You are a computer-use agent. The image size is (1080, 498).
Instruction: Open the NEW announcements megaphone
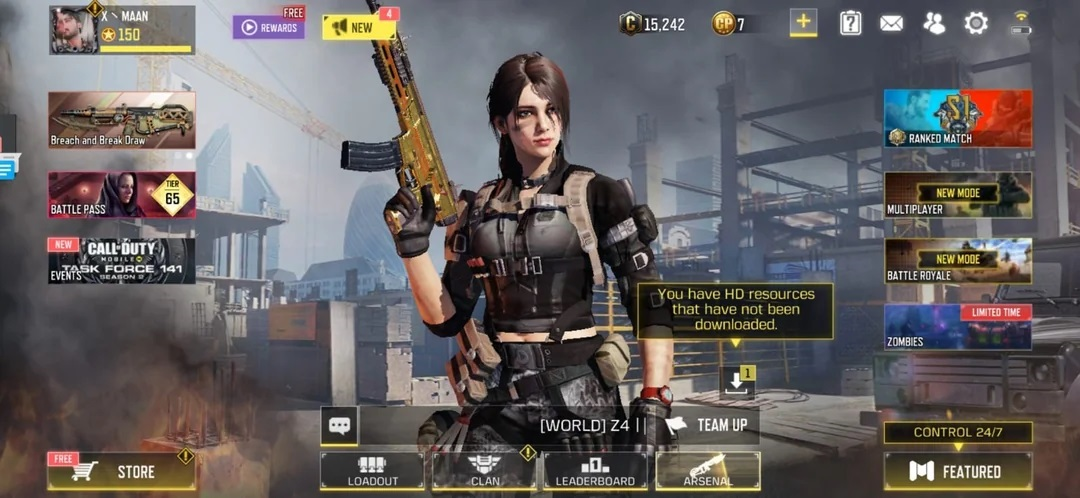tap(358, 27)
